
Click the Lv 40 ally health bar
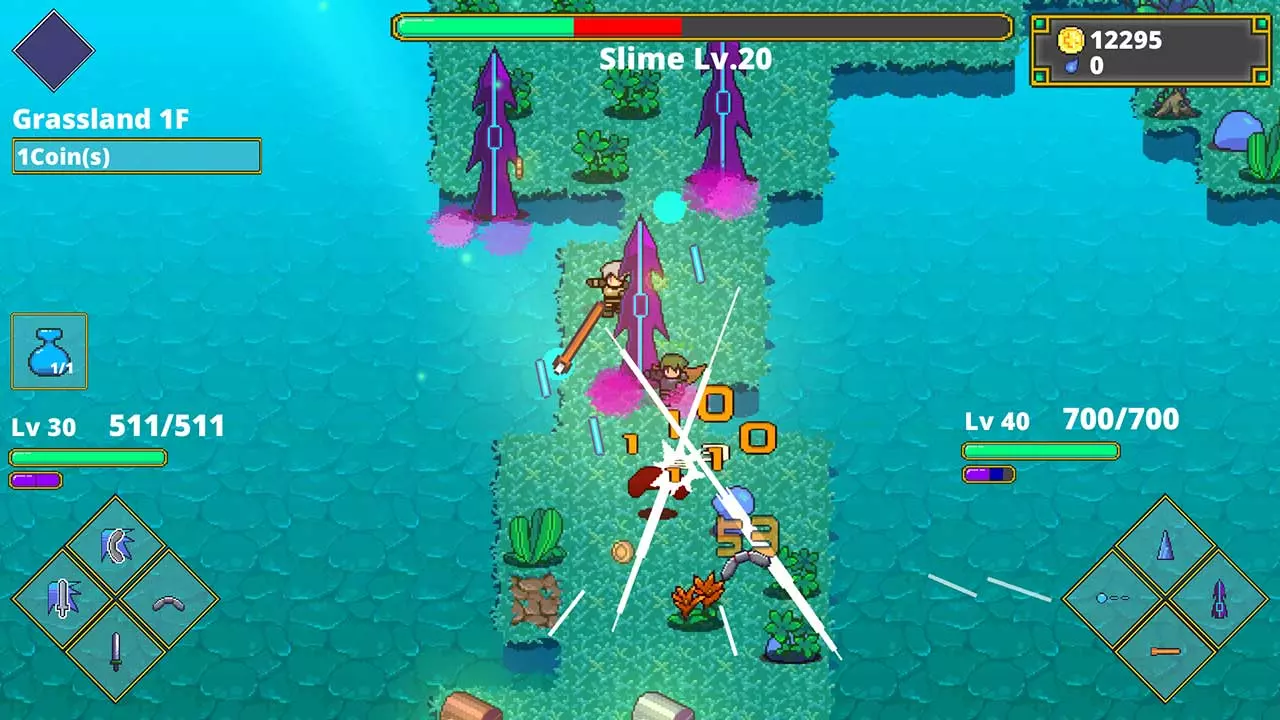click(1040, 451)
